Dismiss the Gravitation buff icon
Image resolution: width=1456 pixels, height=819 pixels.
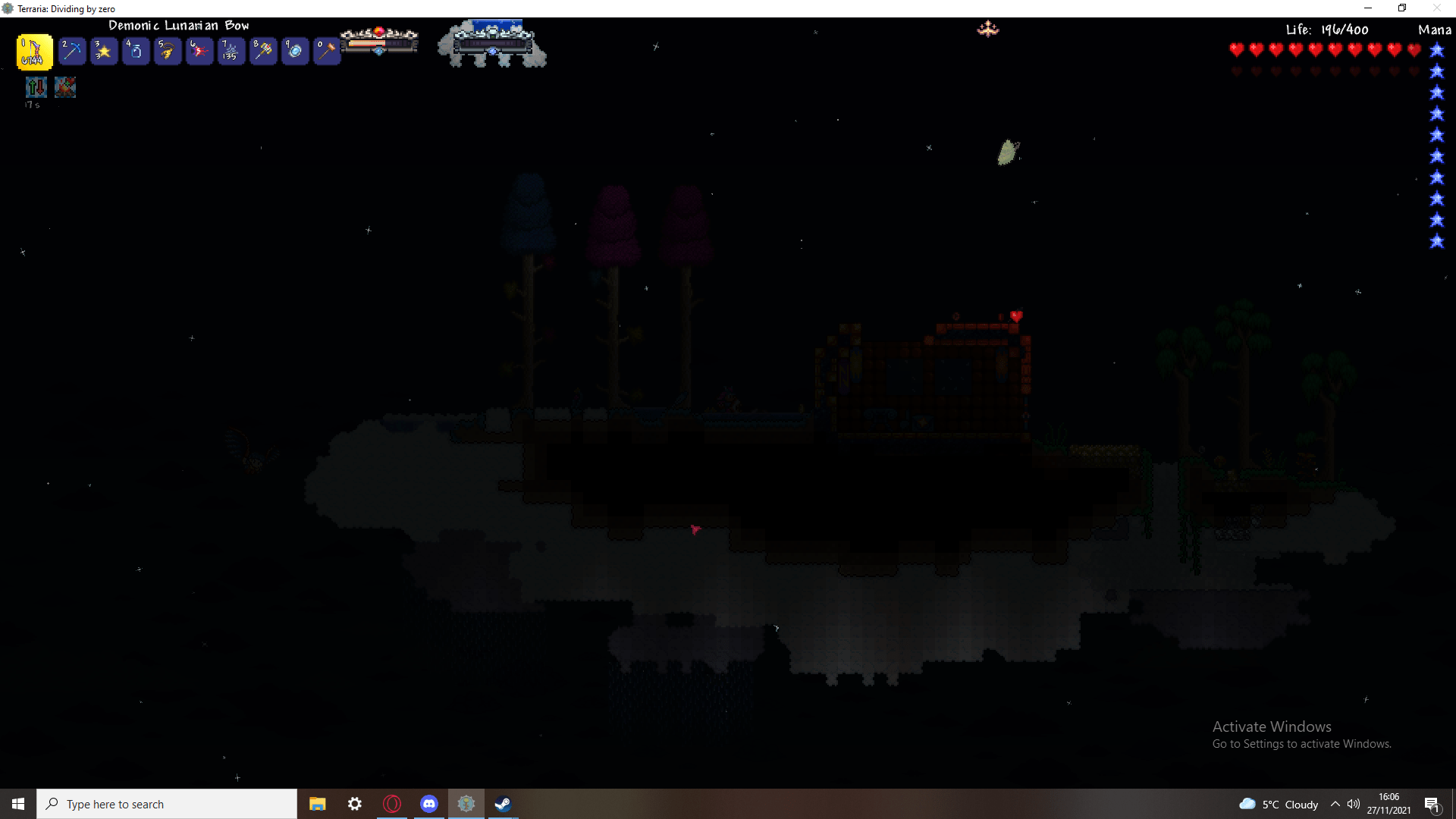36,87
